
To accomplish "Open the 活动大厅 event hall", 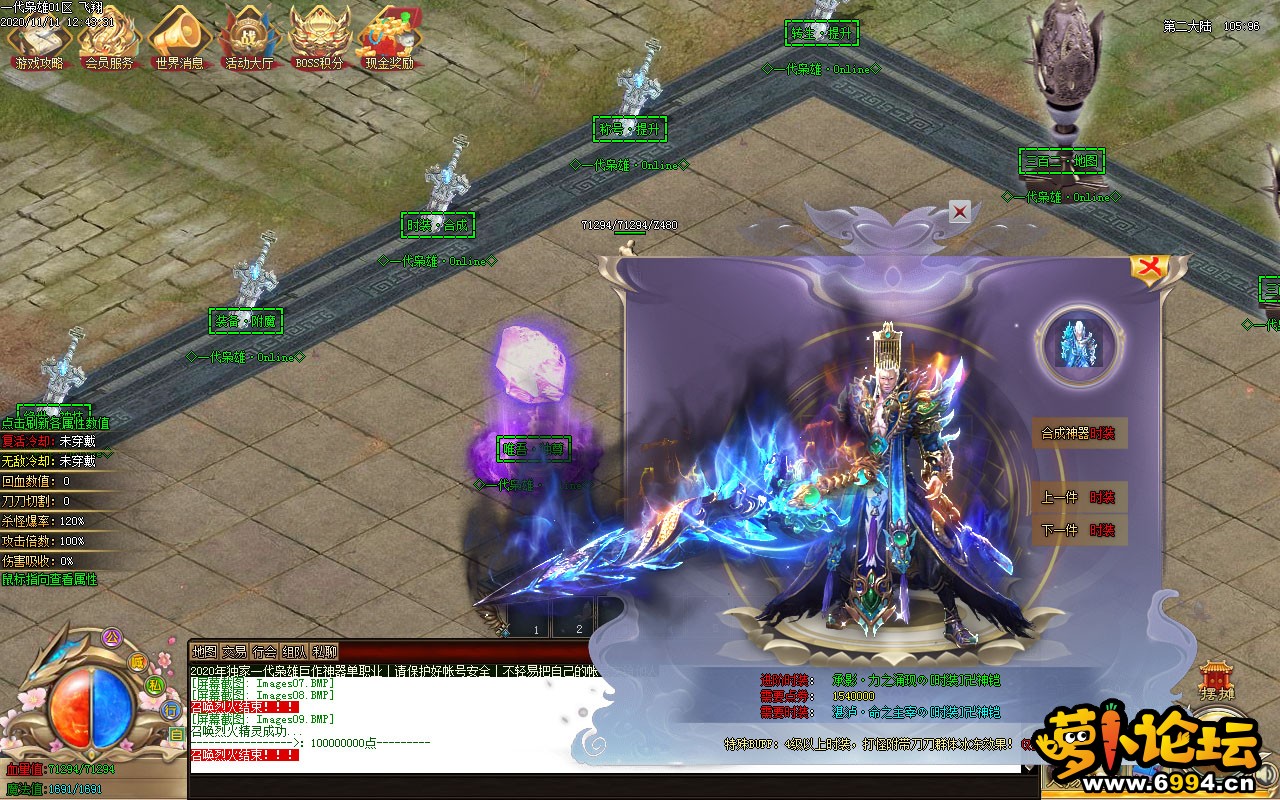I will [249, 42].
